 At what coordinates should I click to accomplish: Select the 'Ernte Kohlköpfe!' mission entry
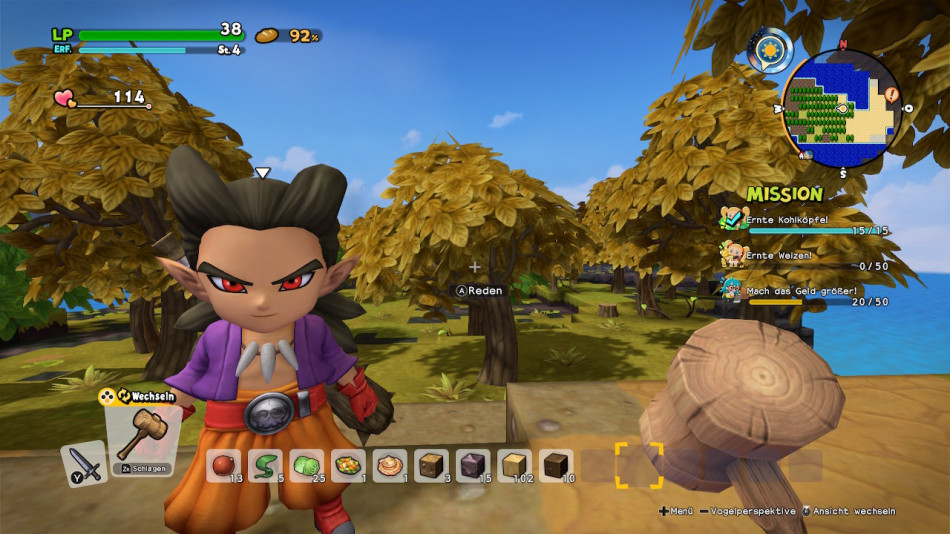(x=805, y=220)
